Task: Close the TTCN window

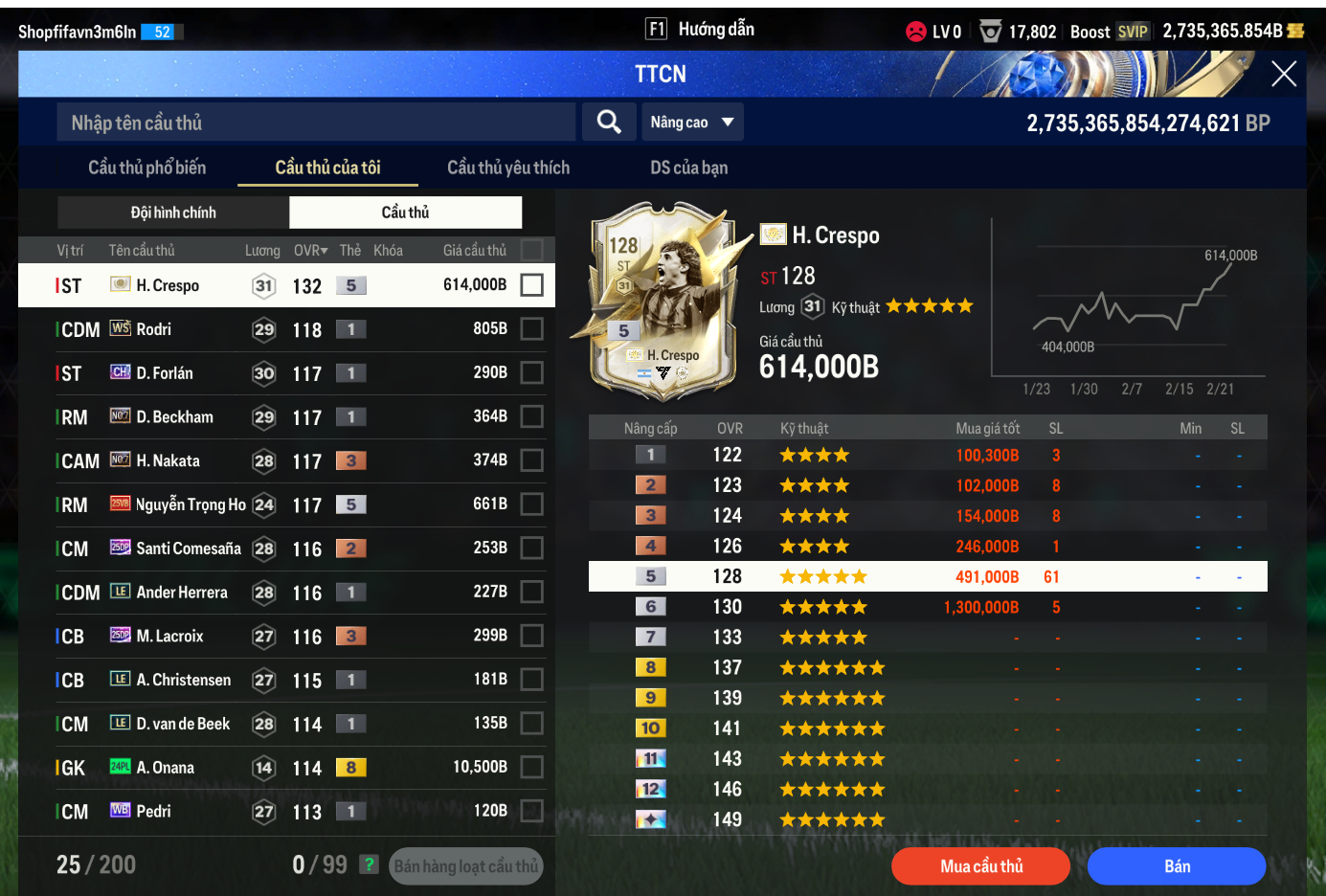Action: (1283, 74)
